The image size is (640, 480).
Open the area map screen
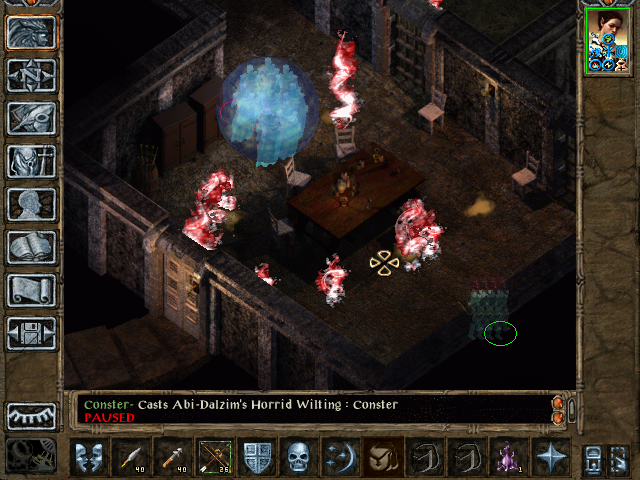[31, 75]
